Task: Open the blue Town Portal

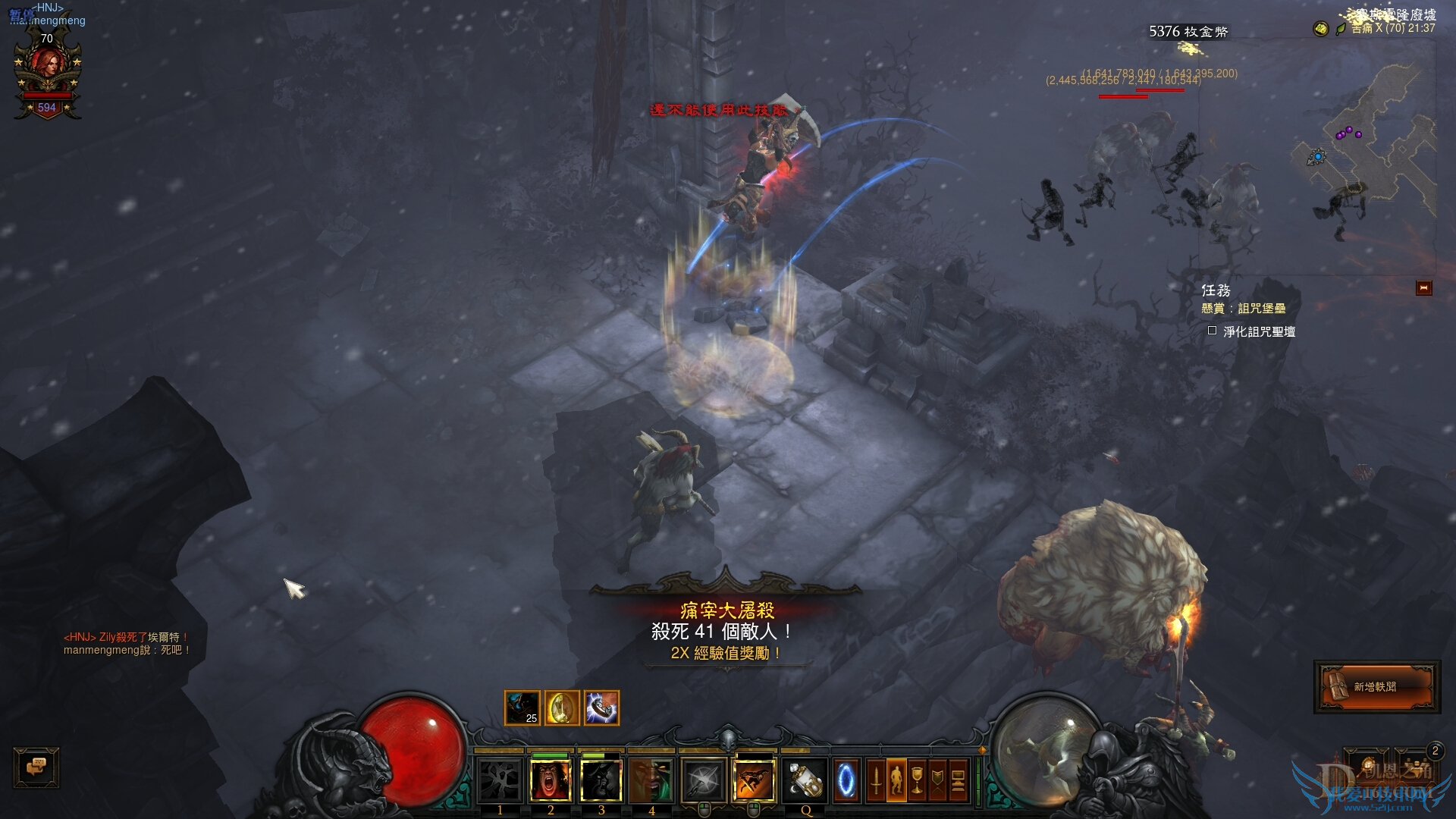Action: (x=846, y=780)
